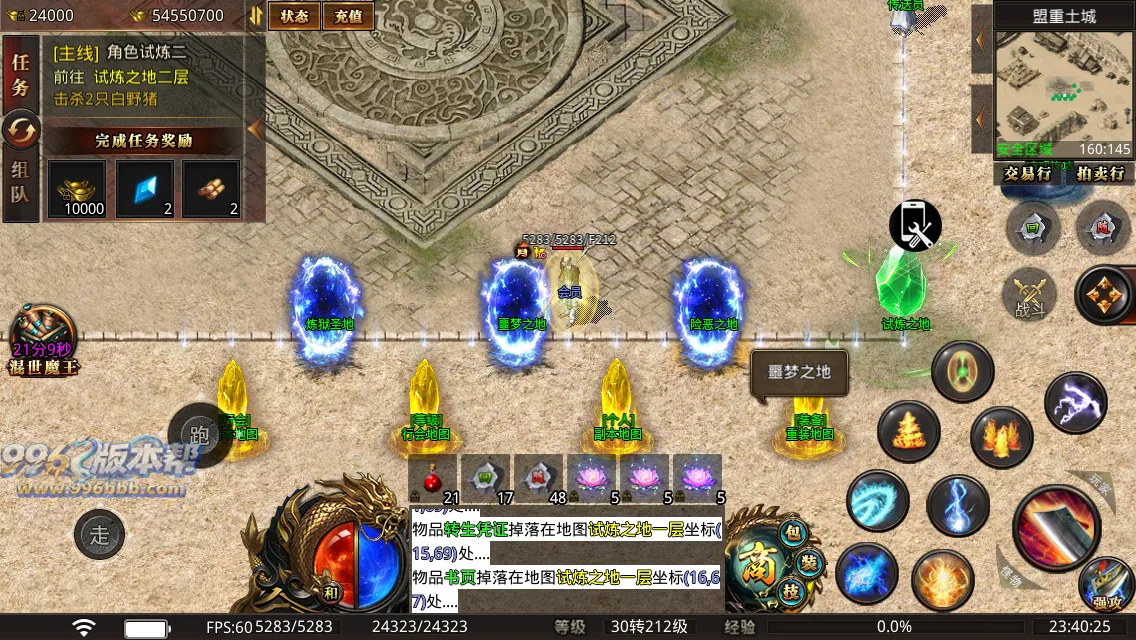Viewport: 1136px width, 640px height.
Task: Switch to the 任务 quest tab
Action: [20, 73]
